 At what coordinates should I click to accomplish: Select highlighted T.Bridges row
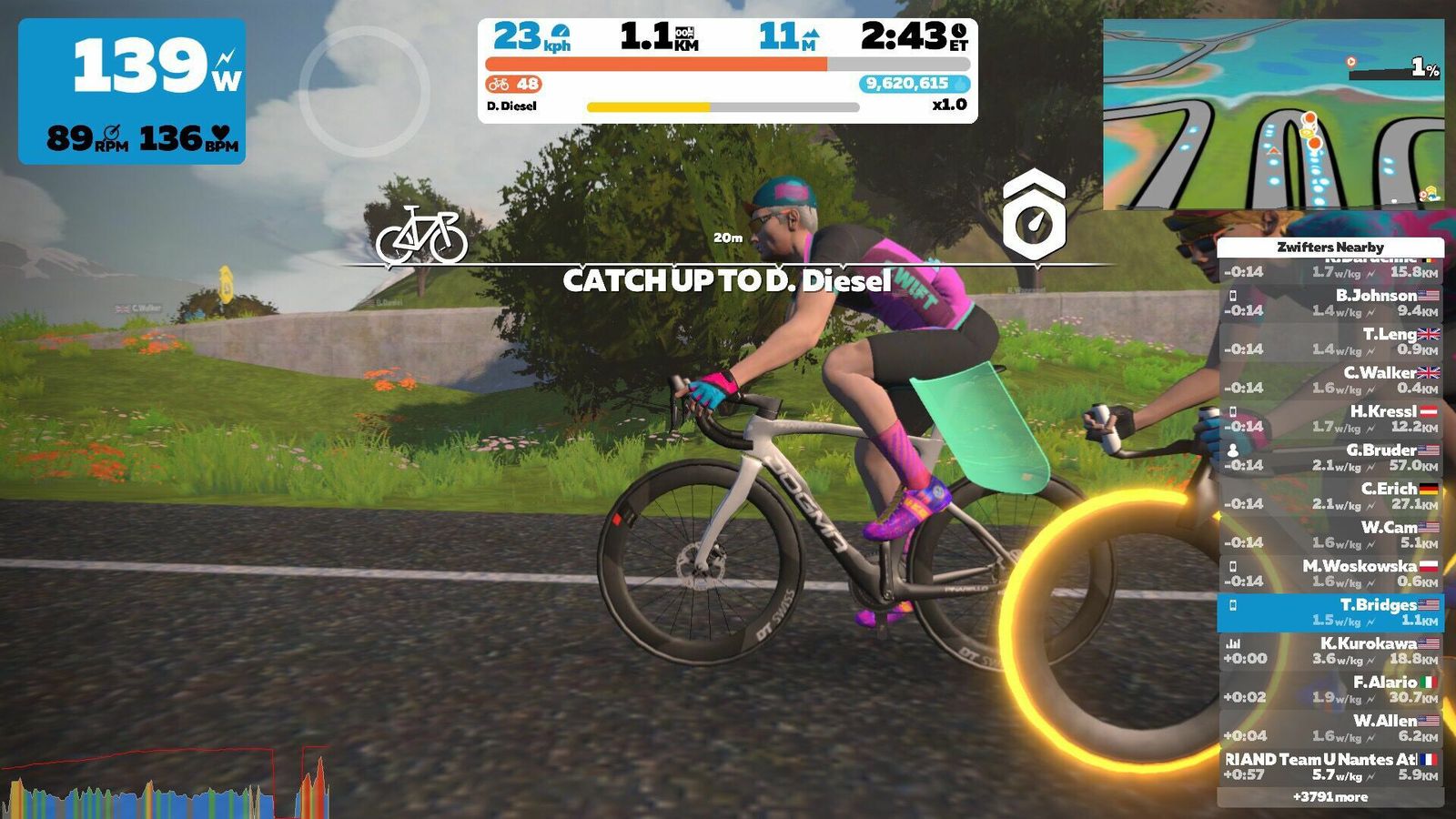point(1330,612)
